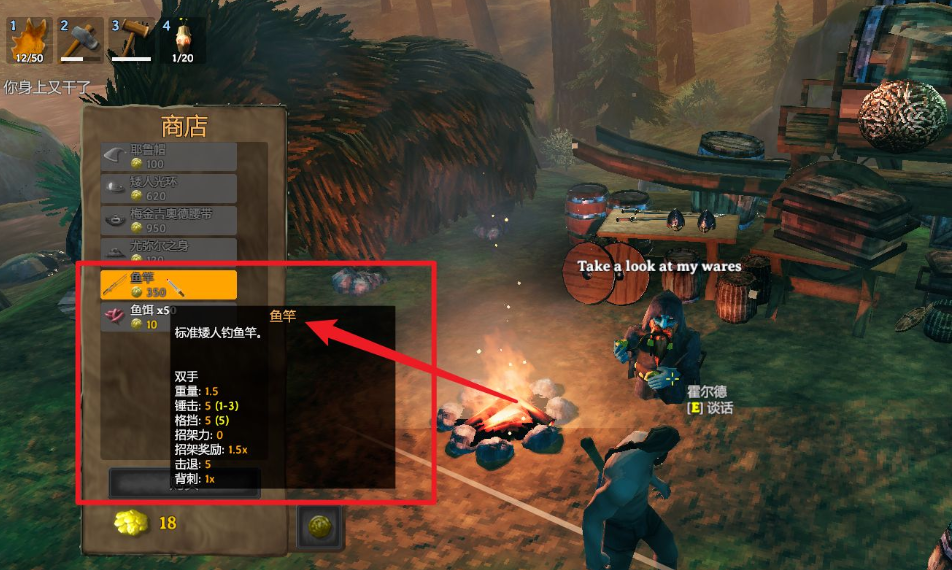Use the item in hotbar slot 4
Viewport: 952px width, 570px height.
click(x=182, y=41)
